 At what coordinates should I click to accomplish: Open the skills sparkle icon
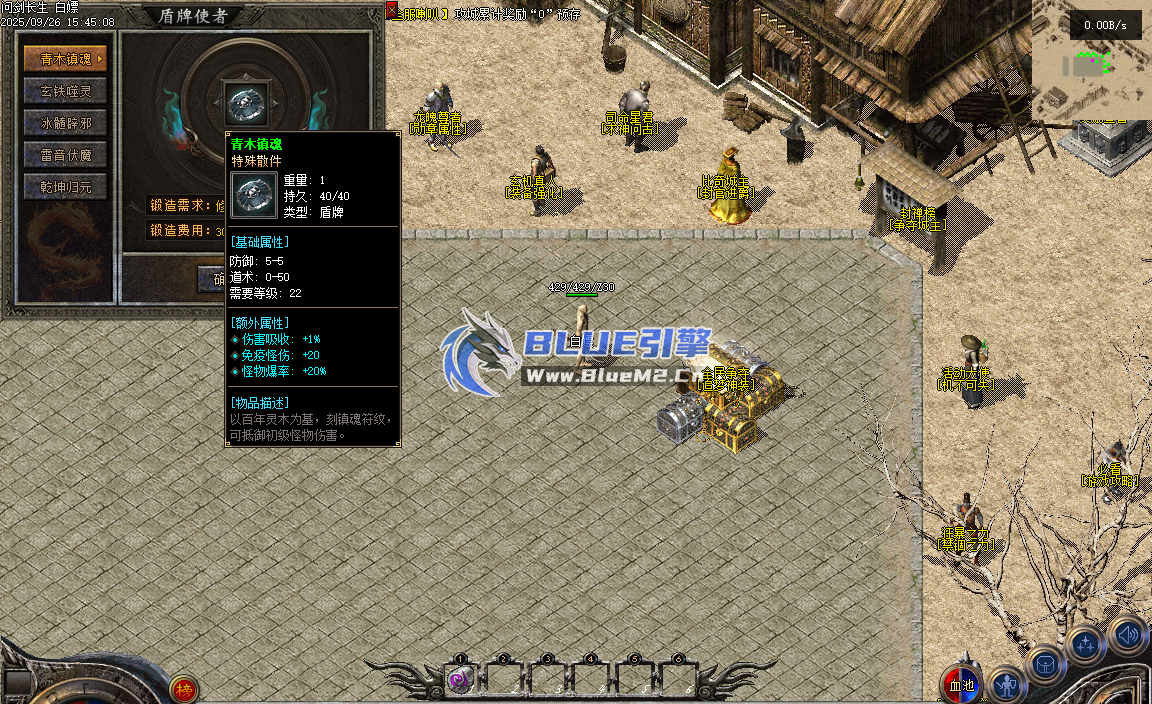(x=1086, y=645)
